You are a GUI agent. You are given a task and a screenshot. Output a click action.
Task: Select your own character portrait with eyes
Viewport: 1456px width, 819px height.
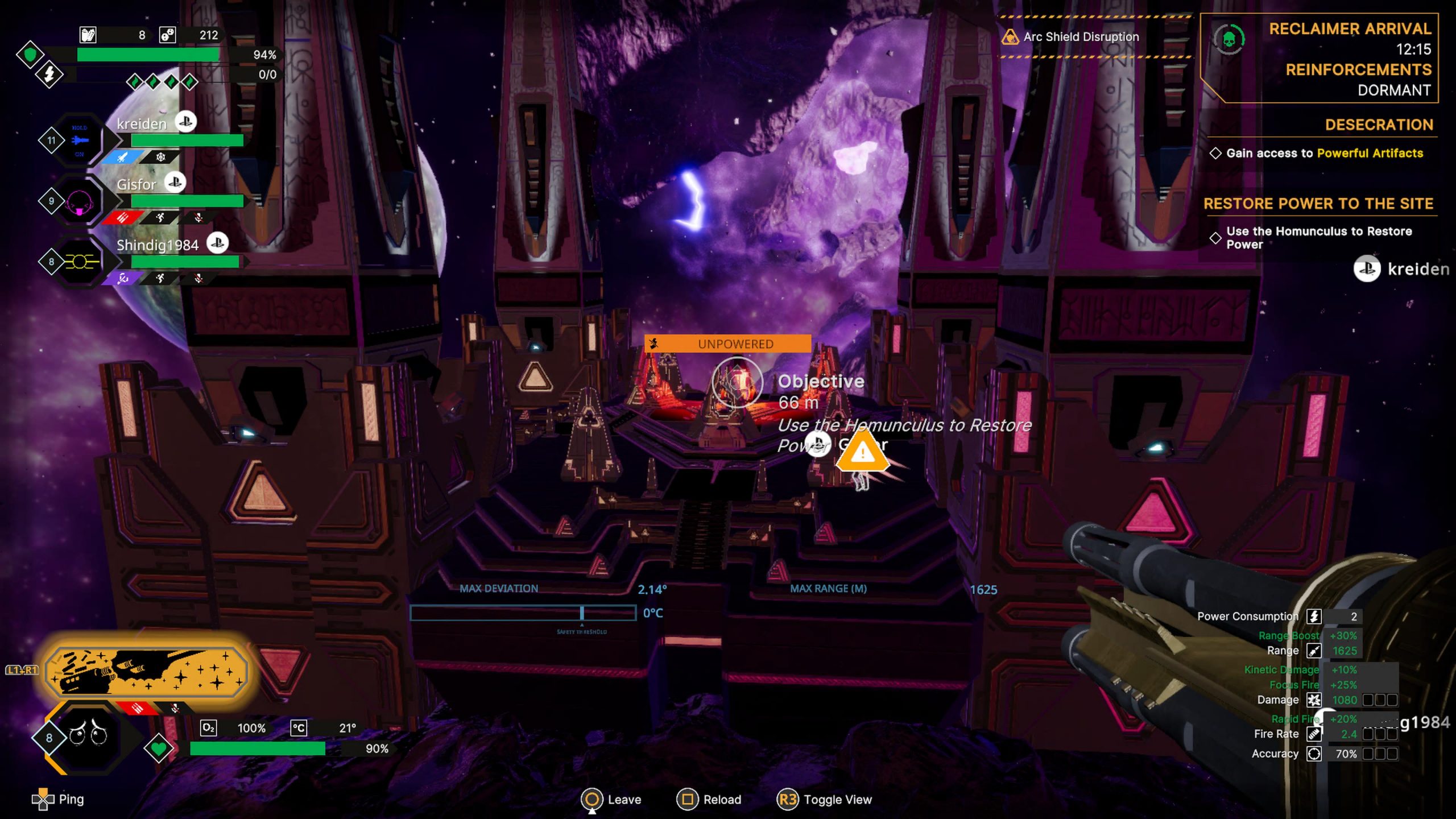(x=89, y=736)
